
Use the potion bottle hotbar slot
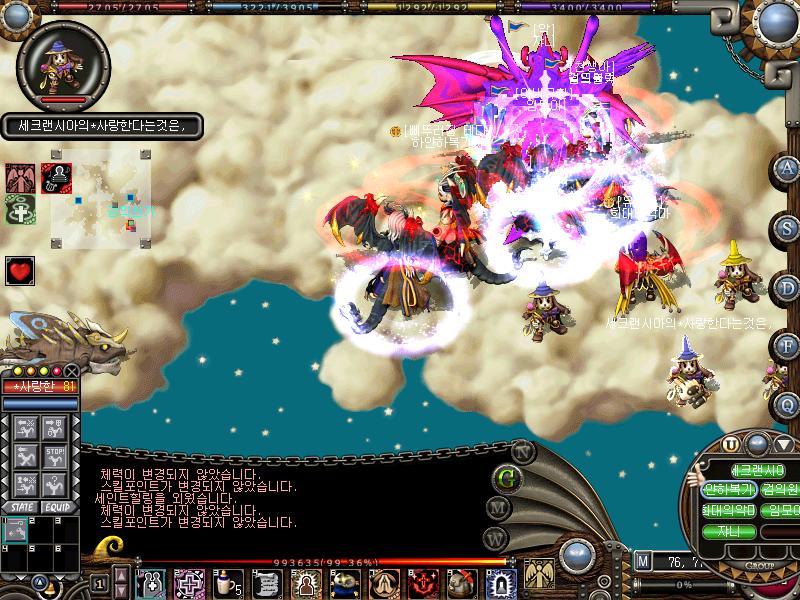pyautogui.click(x=228, y=581)
